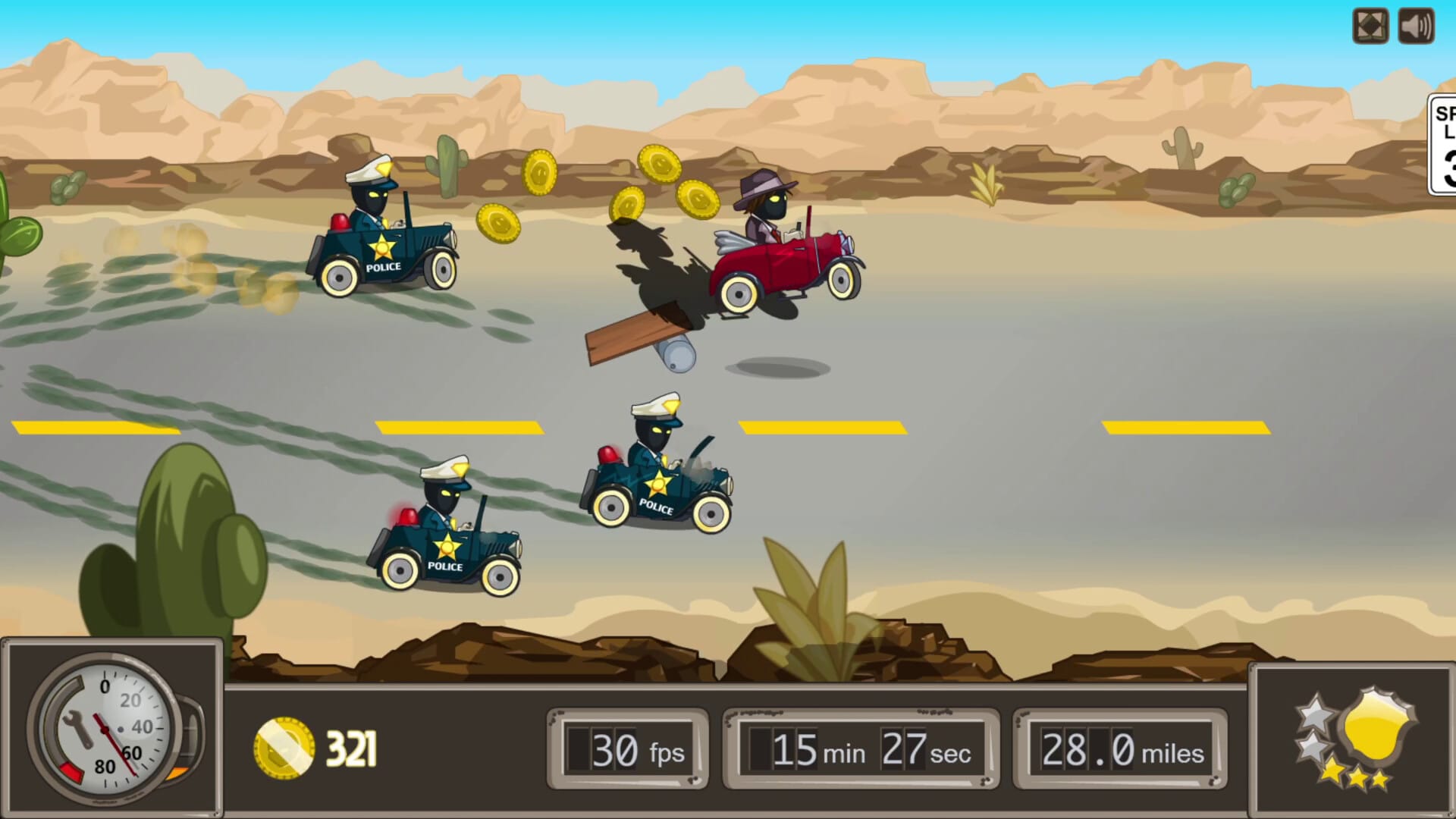The width and height of the screenshot is (1456, 819).
Task: Click the orange indicator beside the gauge
Action: (179, 774)
